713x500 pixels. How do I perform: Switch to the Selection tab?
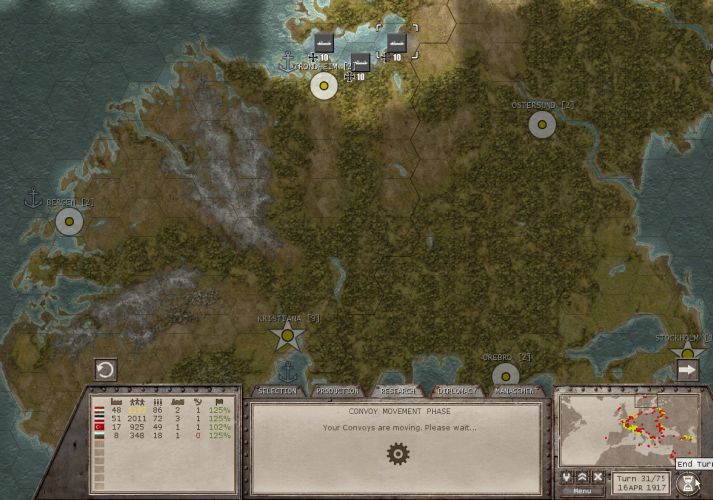(x=276, y=390)
